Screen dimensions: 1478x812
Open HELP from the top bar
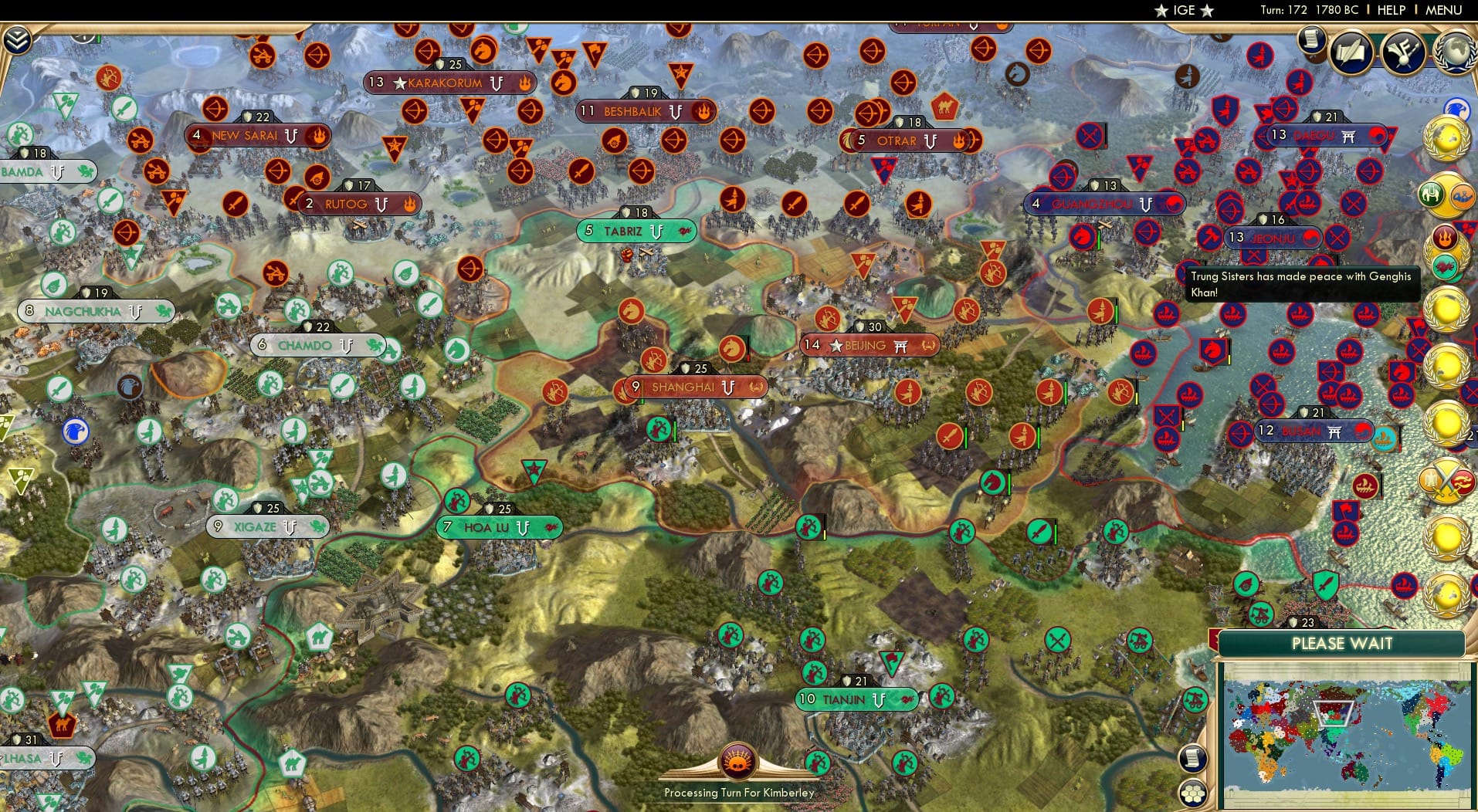1391,10
